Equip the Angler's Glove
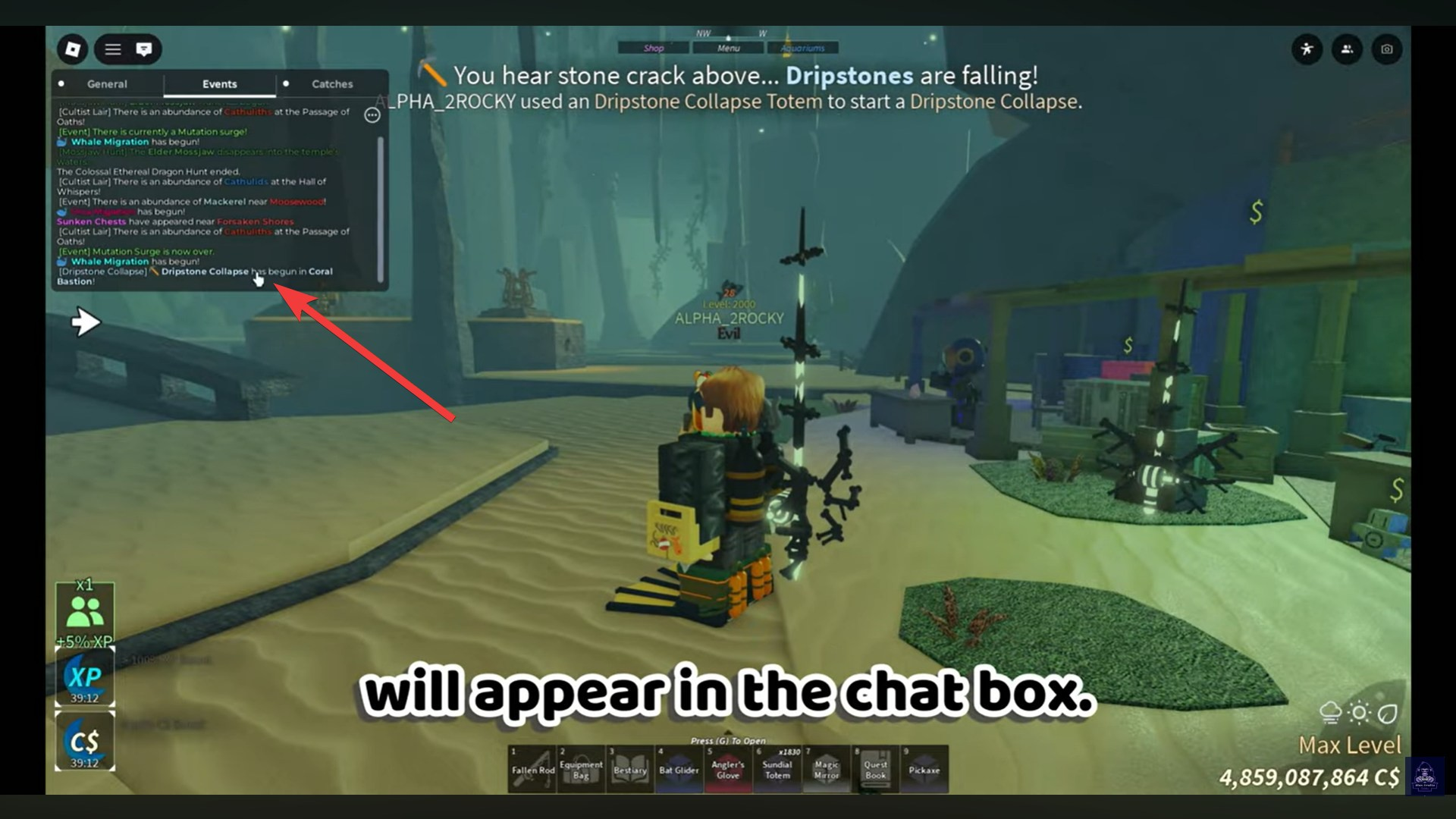Viewport: 1456px width, 819px height. click(x=728, y=768)
